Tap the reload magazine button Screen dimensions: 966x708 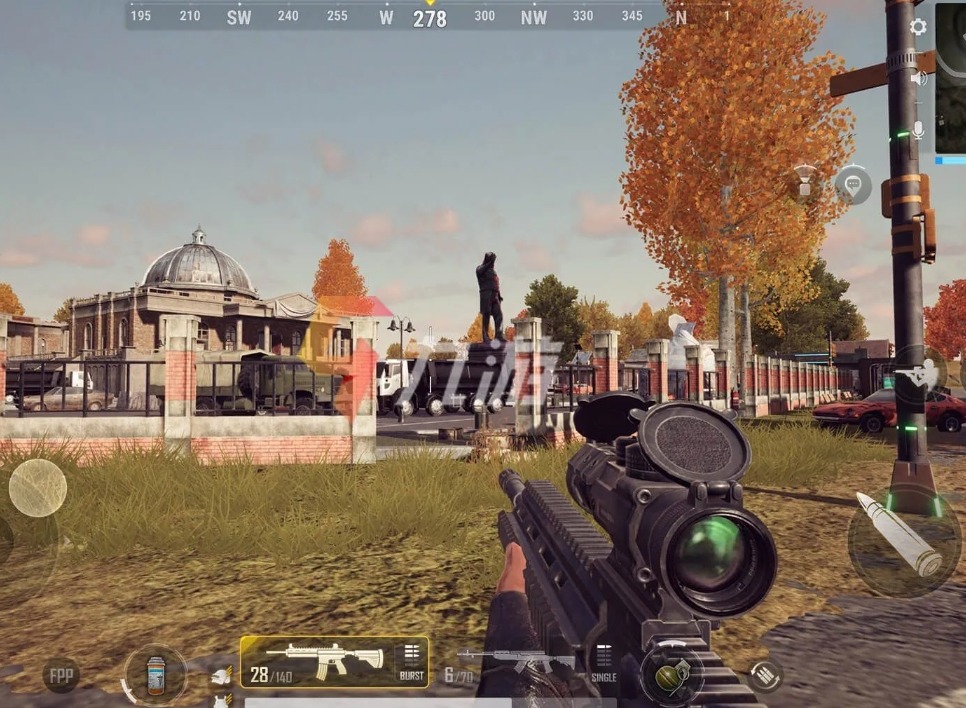(765, 676)
